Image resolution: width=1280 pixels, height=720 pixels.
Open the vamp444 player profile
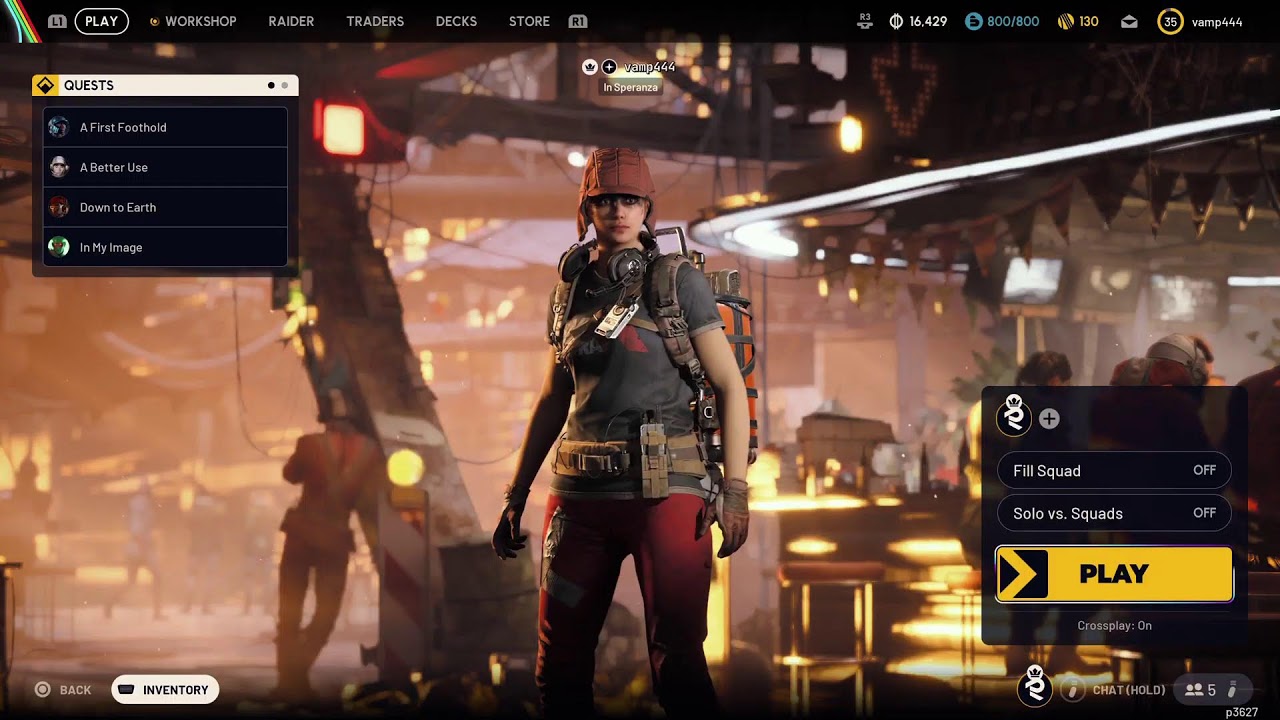(x=1203, y=21)
